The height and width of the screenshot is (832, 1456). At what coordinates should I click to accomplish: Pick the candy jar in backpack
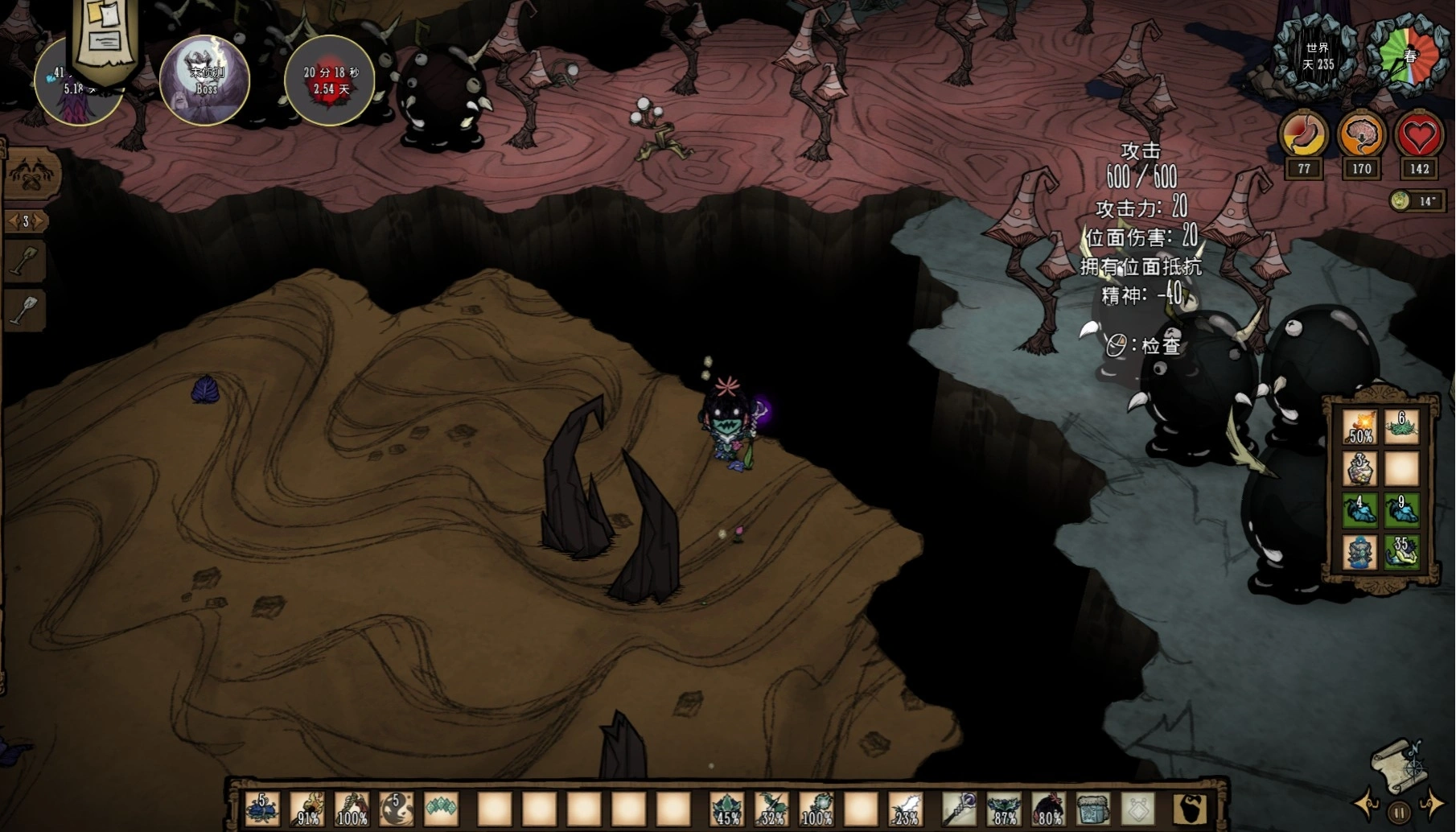(x=1359, y=468)
